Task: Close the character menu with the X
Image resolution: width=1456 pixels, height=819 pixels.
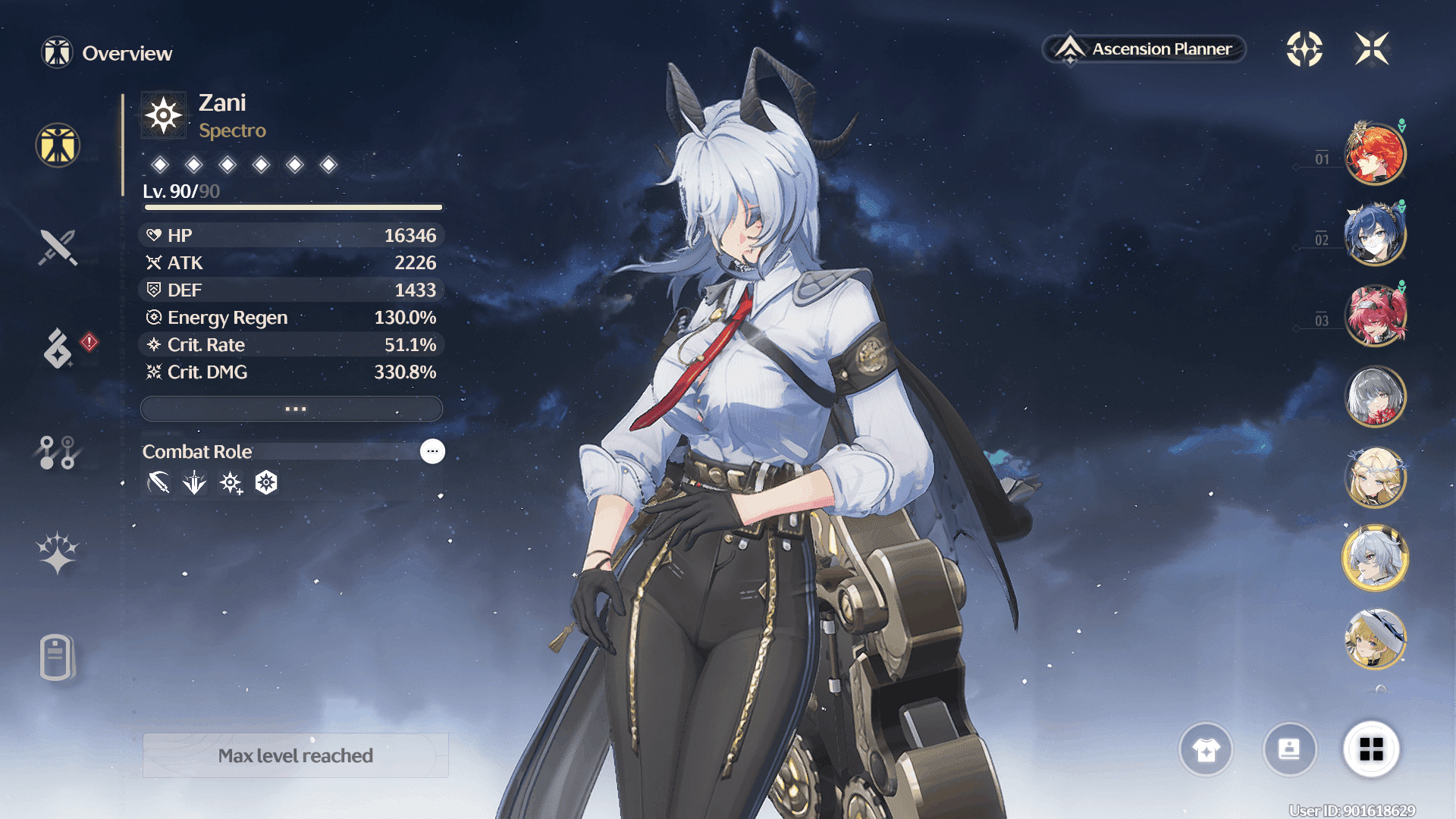Action: point(1372,49)
